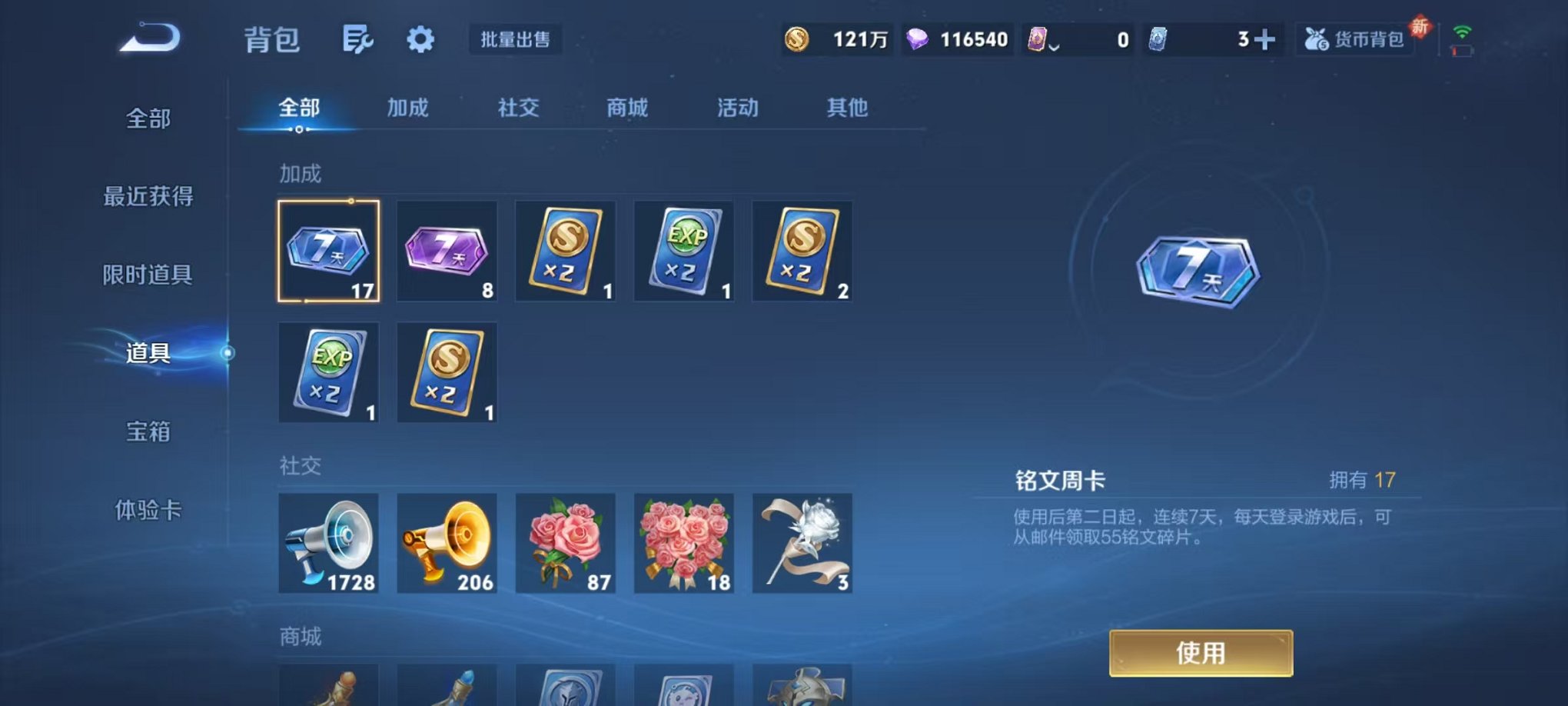The image size is (1568, 706).
Task: Select the golden loudspeaker item
Action: click(x=447, y=542)
